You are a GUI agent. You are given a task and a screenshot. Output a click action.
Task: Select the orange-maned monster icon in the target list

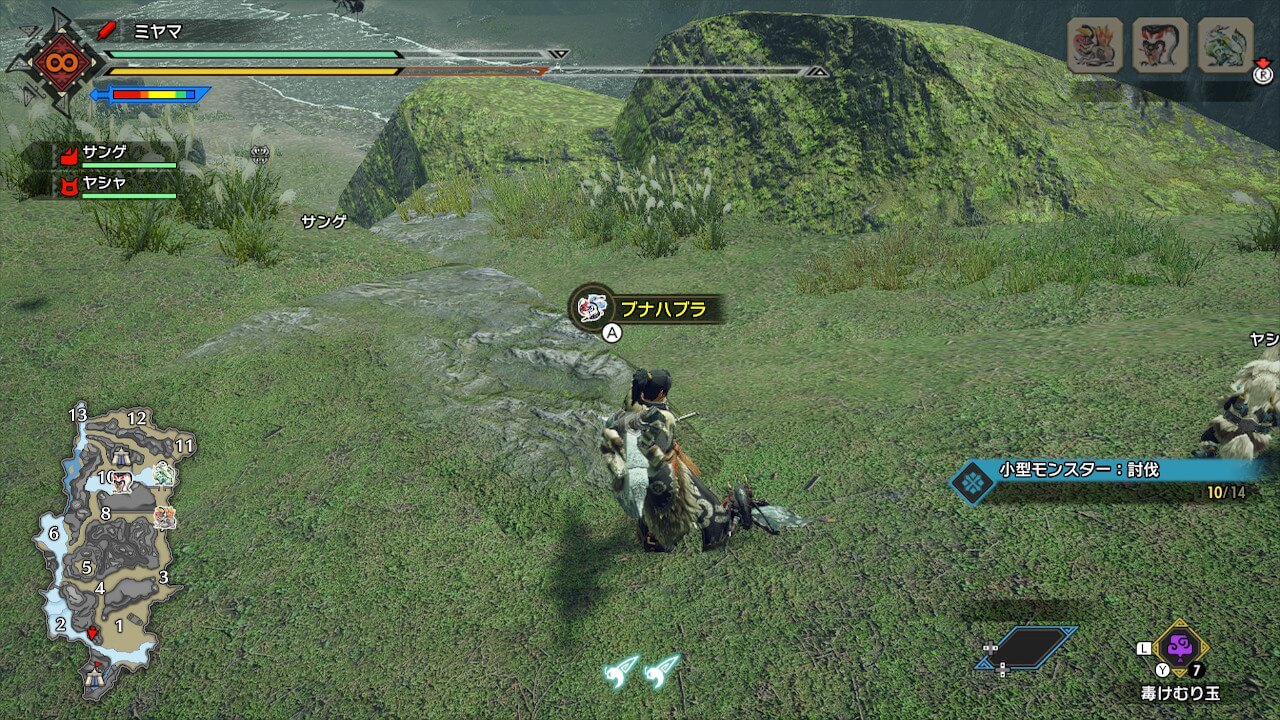1095,46
